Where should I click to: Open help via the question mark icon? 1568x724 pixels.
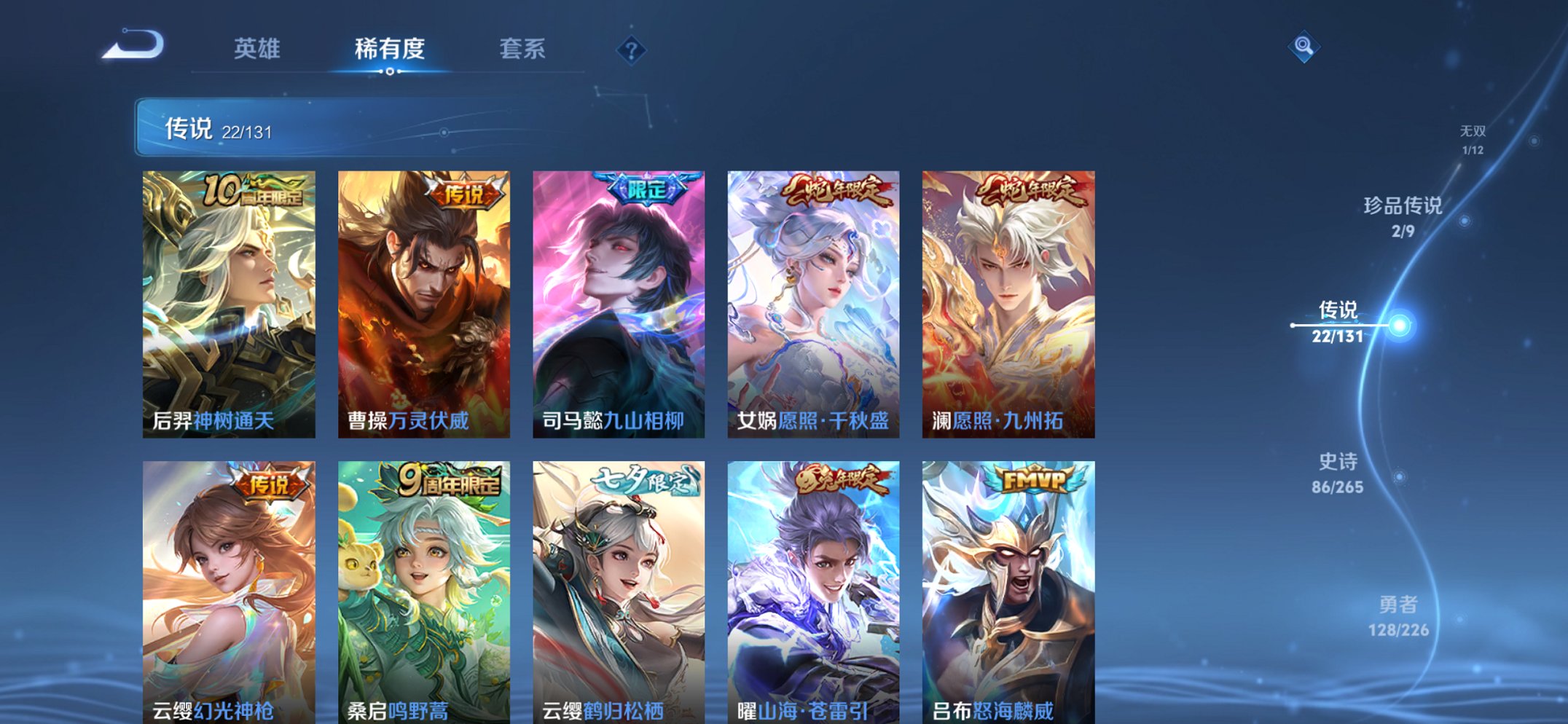point(633,50)
